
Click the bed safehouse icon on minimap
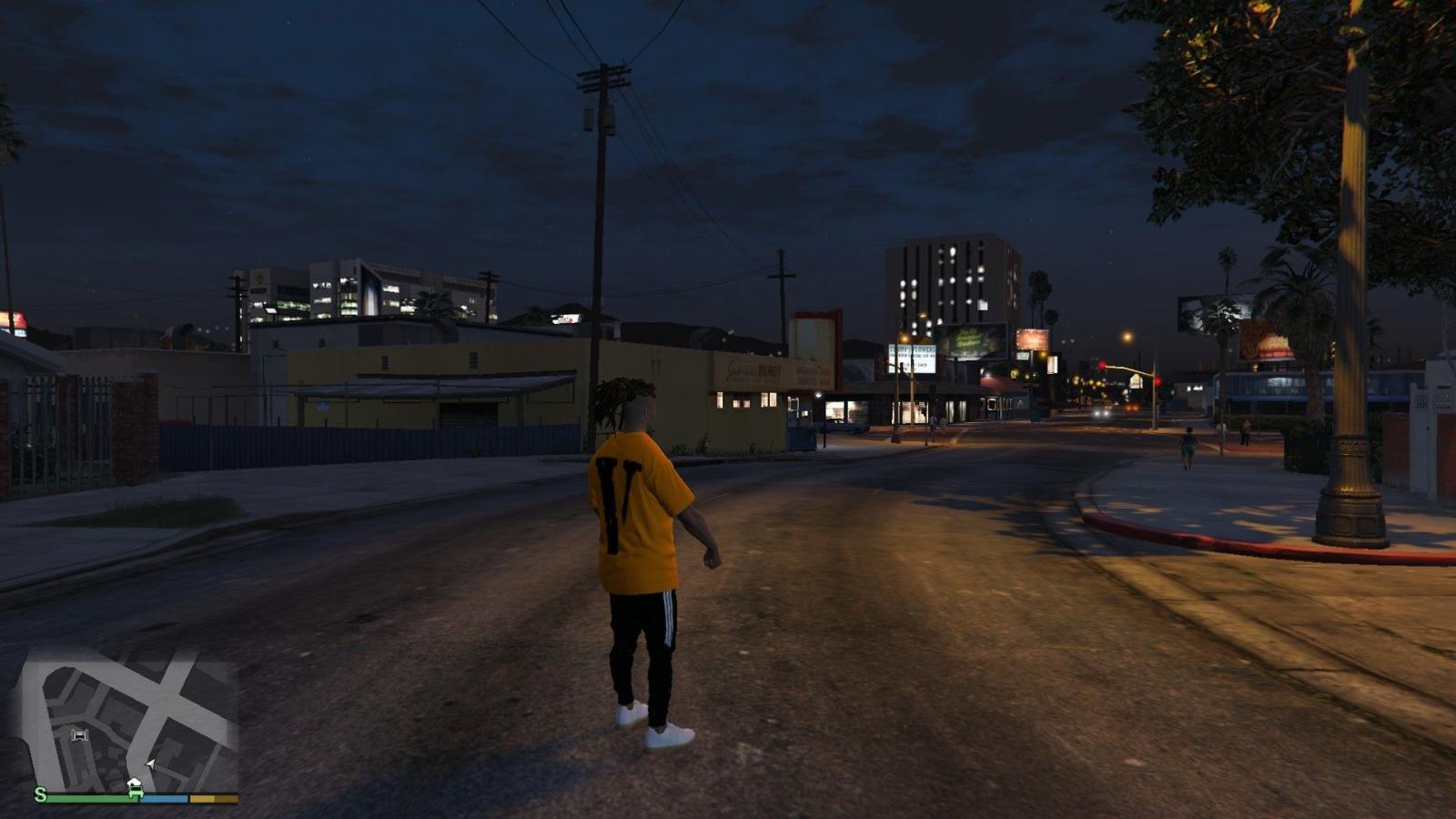point(78,735)
